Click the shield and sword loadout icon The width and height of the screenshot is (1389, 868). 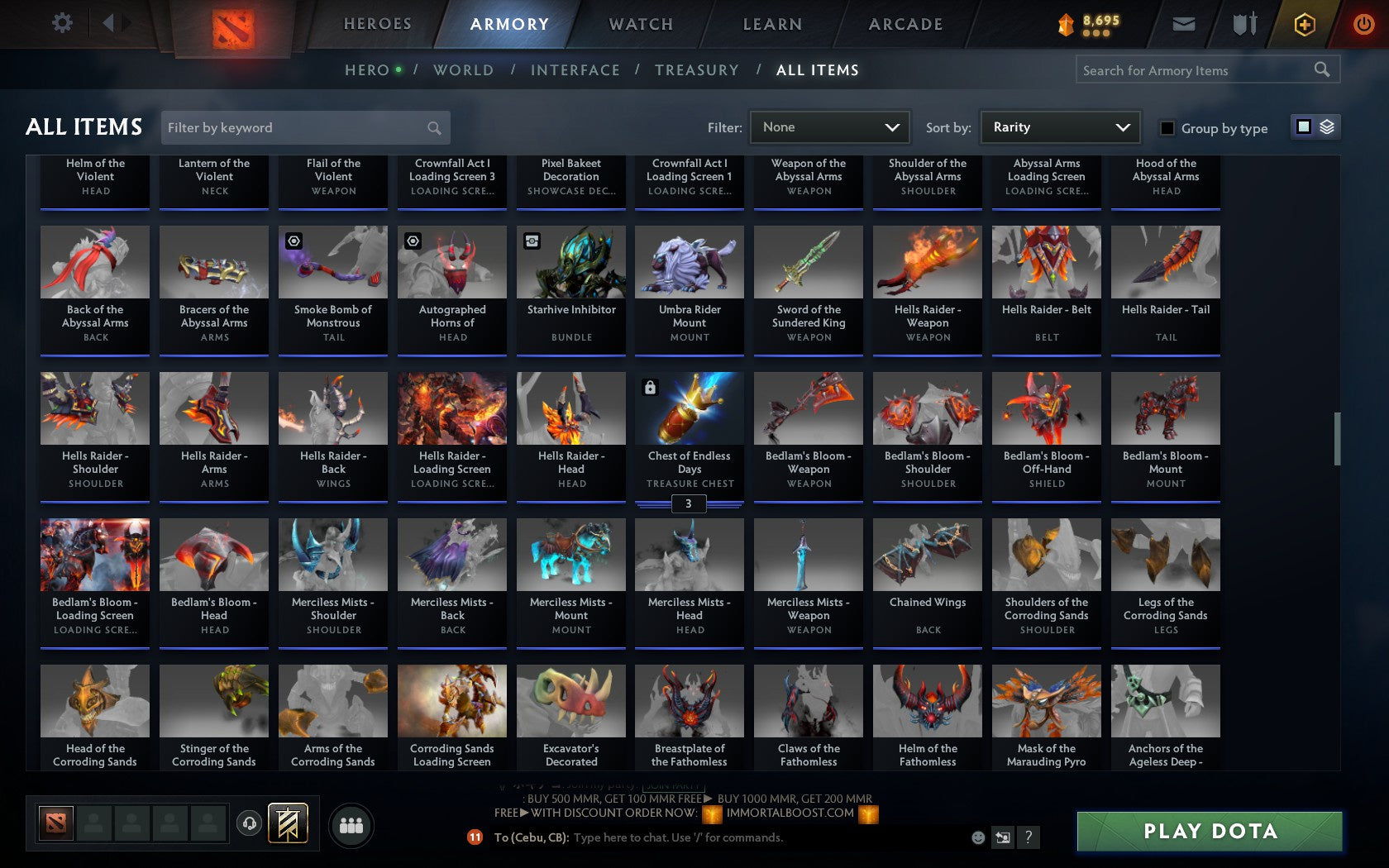coord(1243,24)
